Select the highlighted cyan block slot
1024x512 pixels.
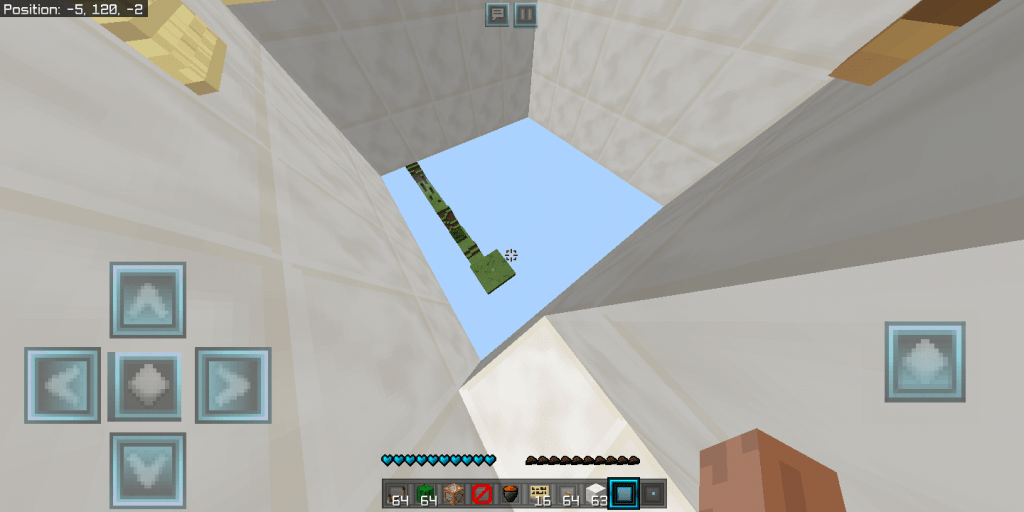[625, 493]
